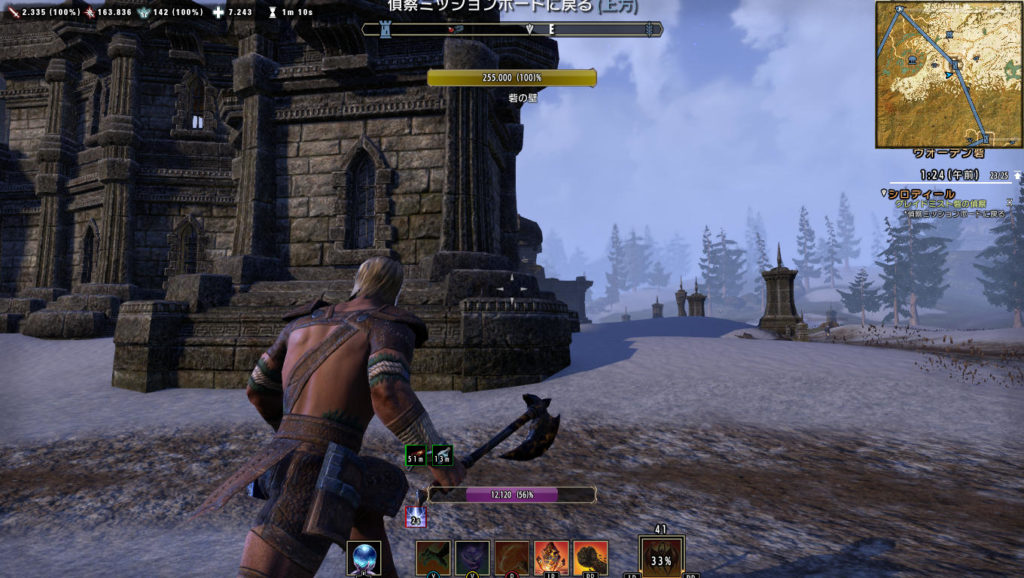This screenshot has width=1024, height=578.
Task: Fire the ultimate ability showing 33%
Action: pyautogui.click(x=661, y=557)
